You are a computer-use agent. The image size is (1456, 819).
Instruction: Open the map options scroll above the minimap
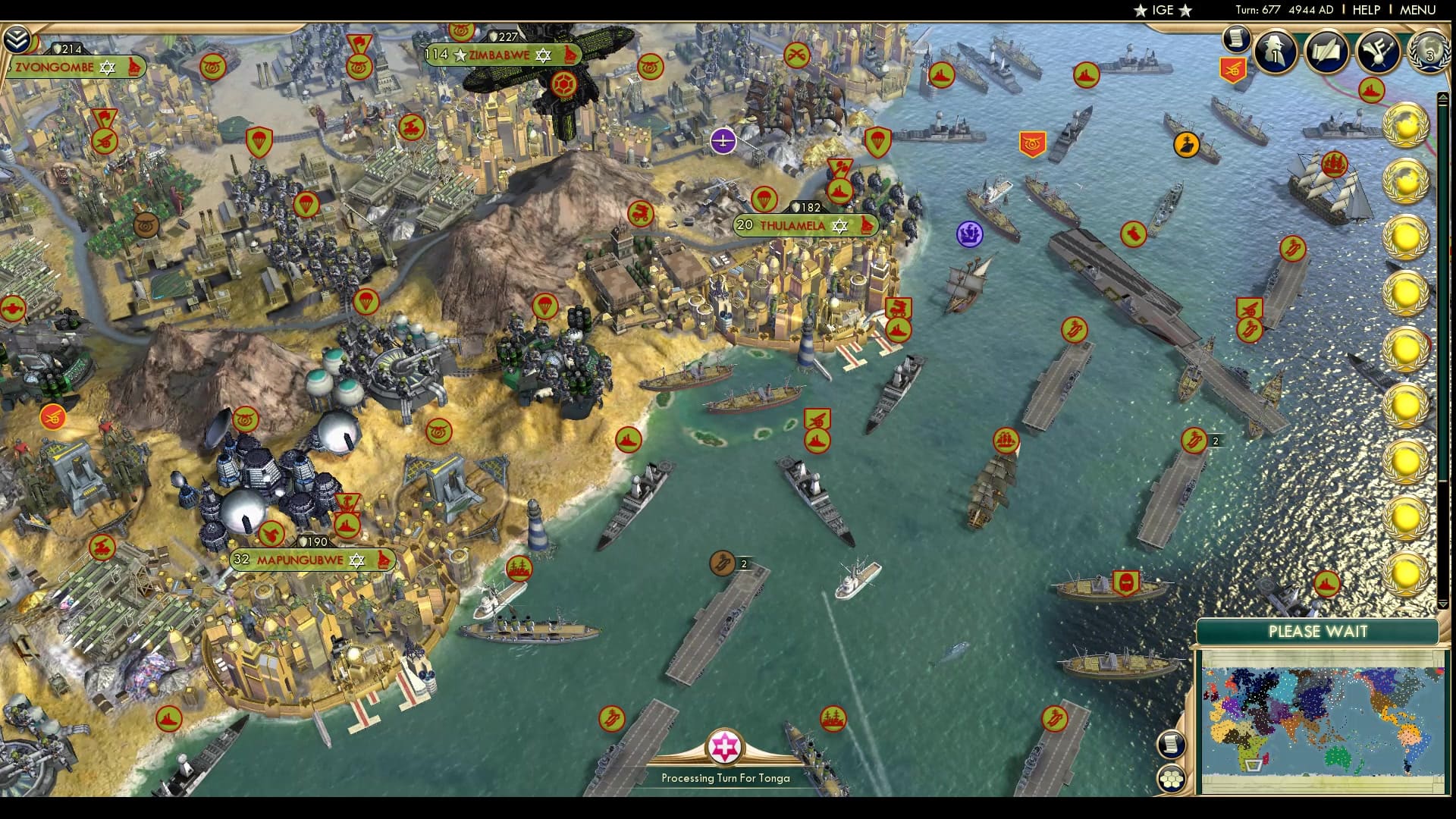click(1172, 745)
